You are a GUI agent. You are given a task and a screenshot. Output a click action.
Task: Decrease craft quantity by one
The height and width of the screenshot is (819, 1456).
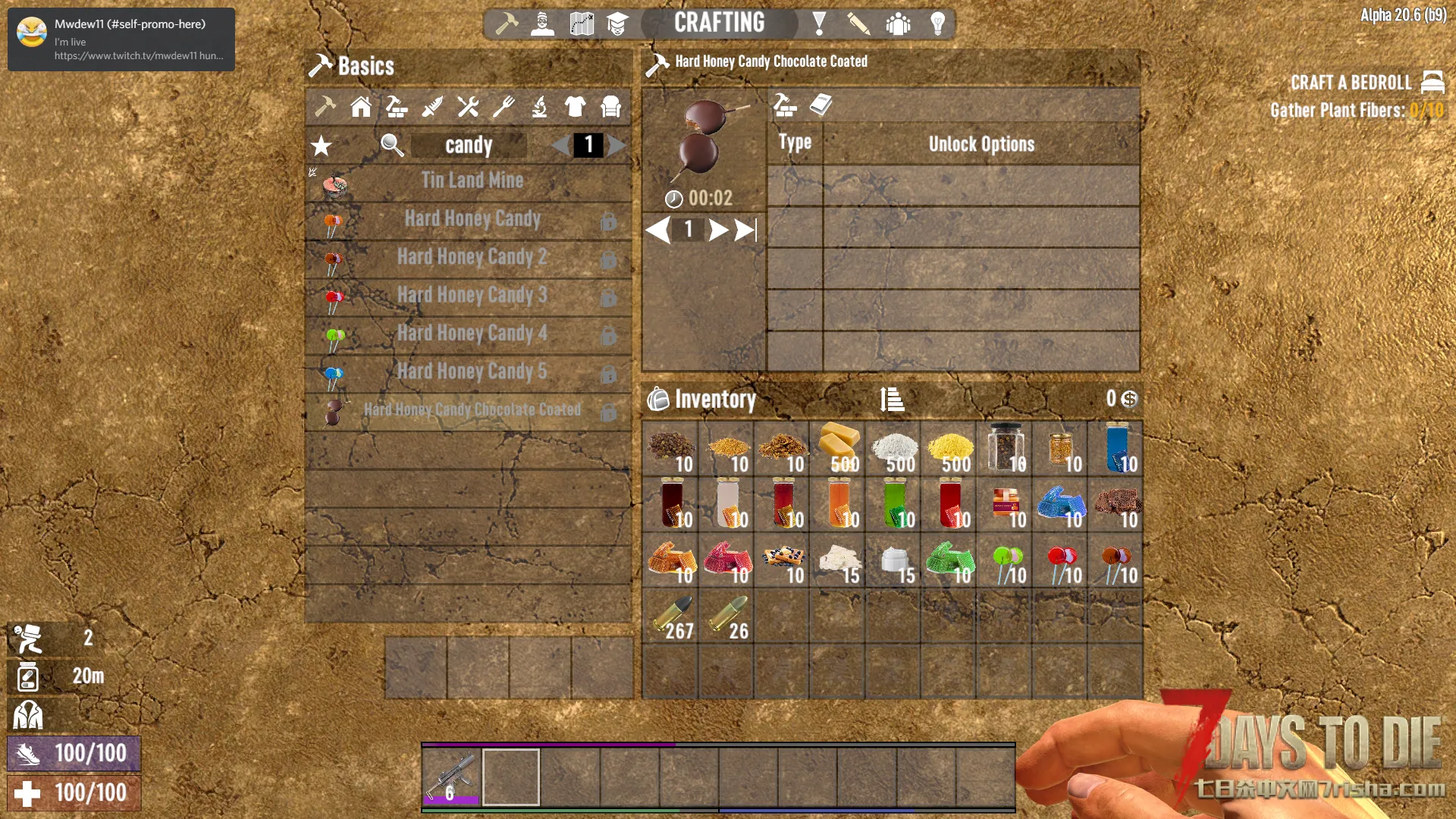coord(658,230)
